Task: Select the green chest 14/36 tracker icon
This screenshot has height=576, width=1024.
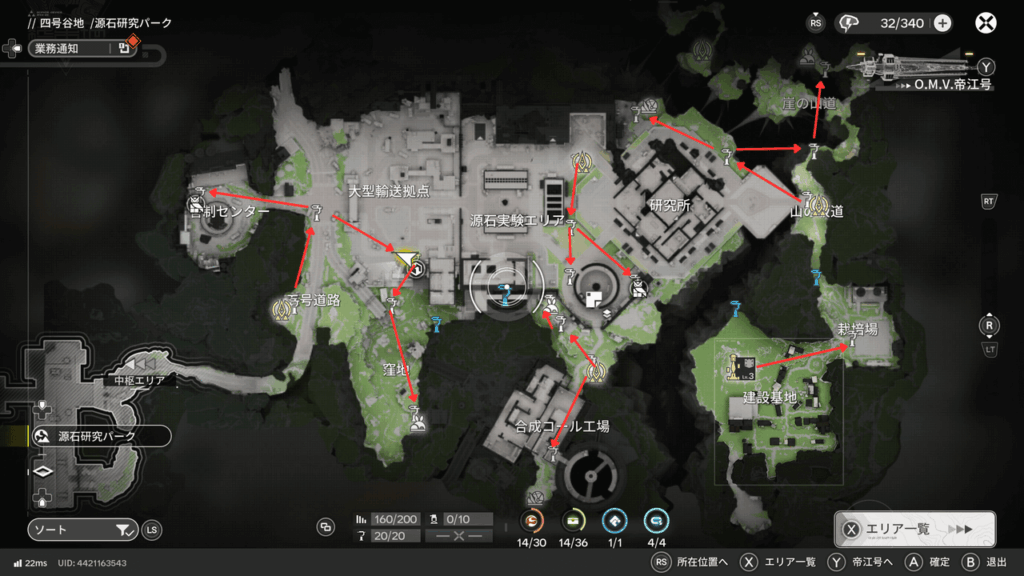Action: 573,520
